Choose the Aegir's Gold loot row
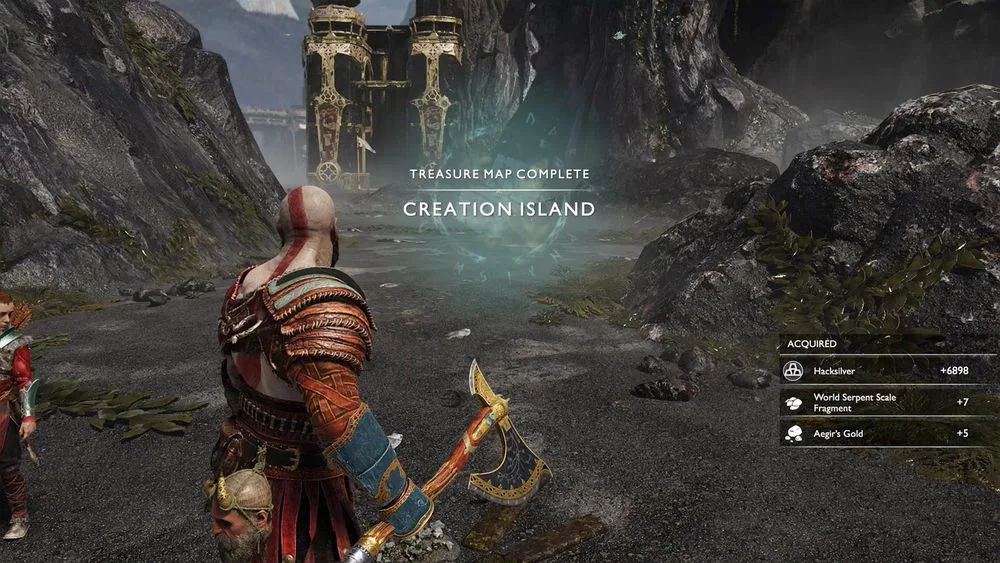The width and height of the screenshot is (1000, 563). 888,433
